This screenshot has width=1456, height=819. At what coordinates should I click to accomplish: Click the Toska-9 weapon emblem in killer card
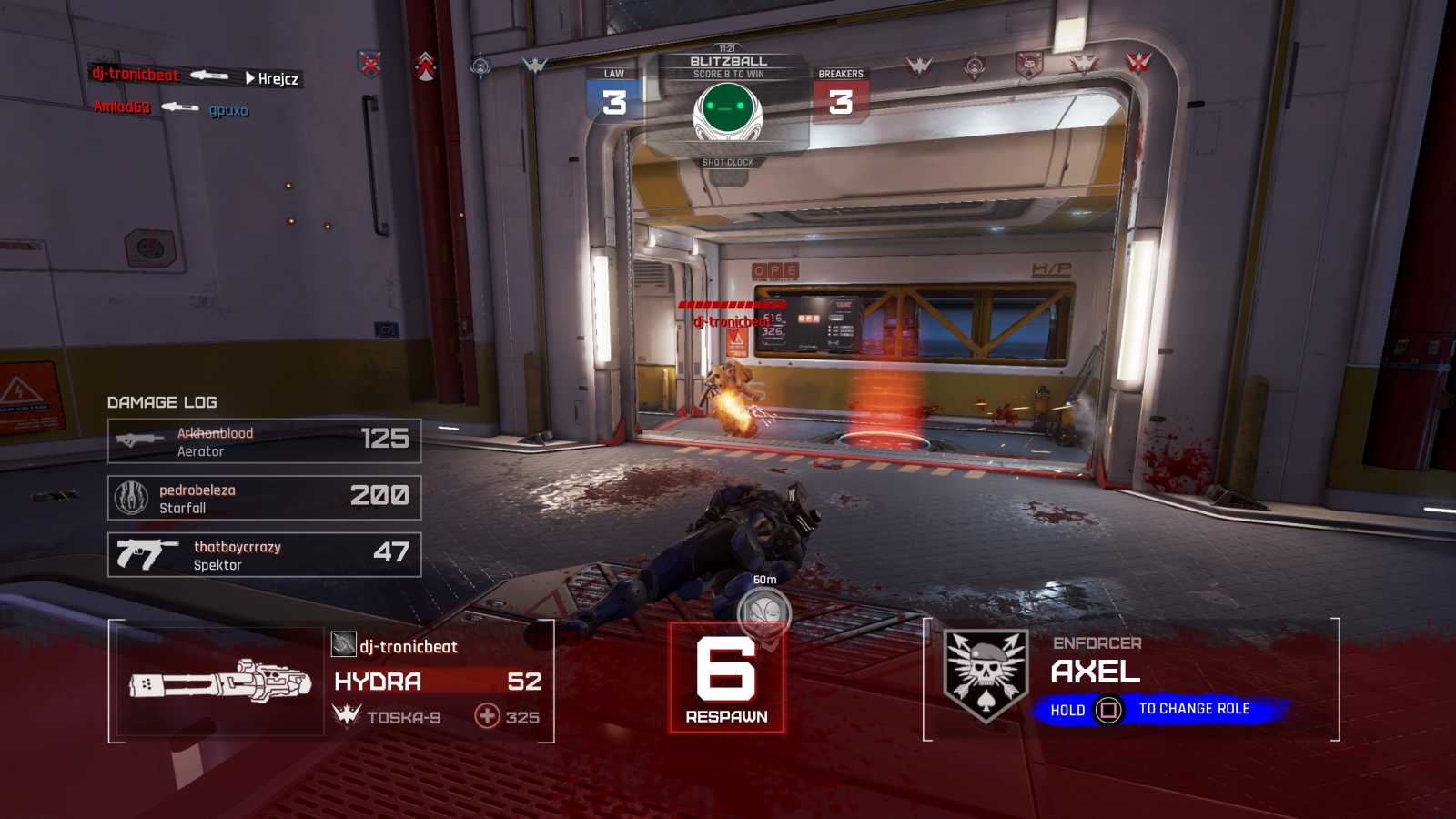pyautogui.click(x=347, y=716)
